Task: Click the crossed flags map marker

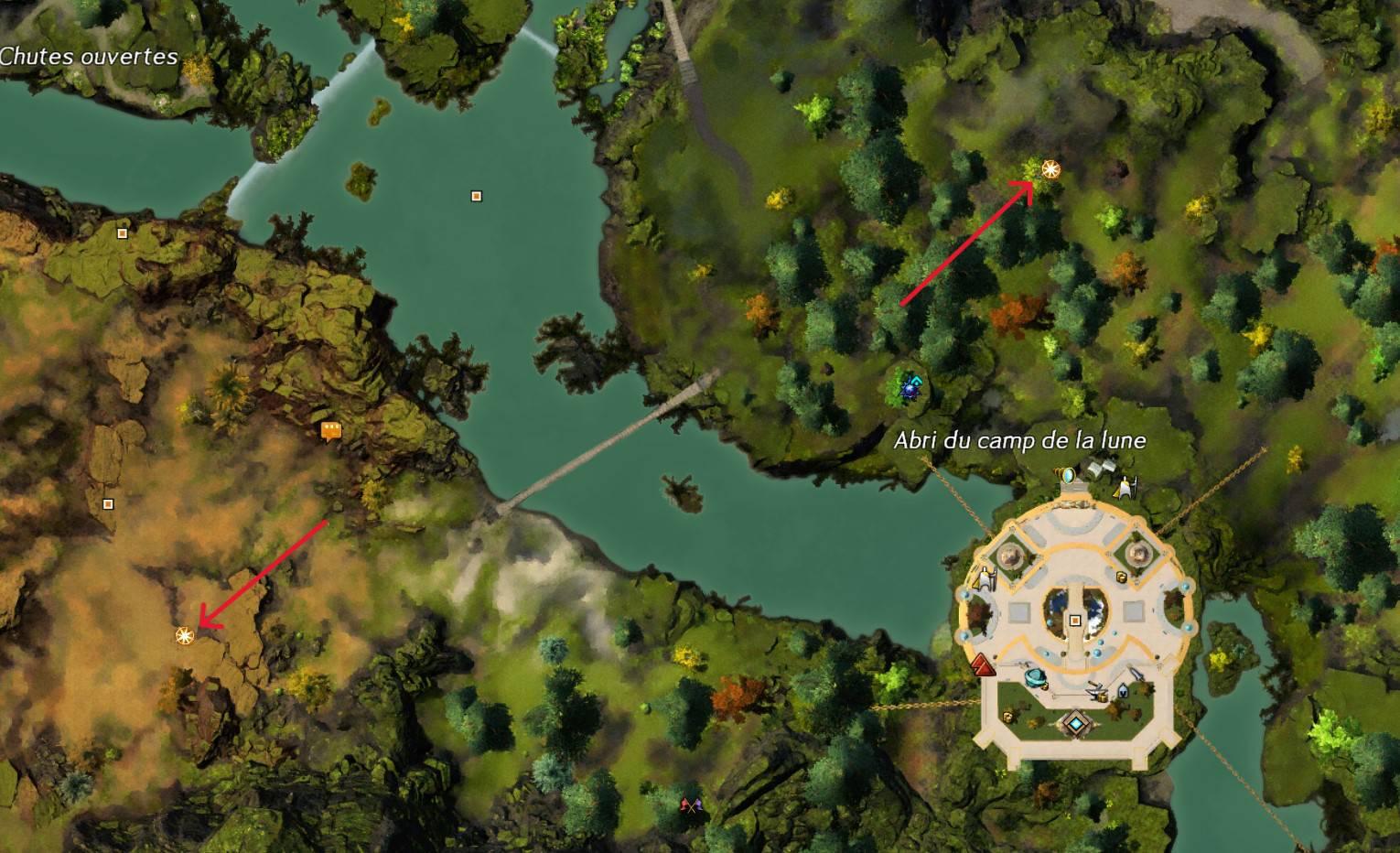Action: tap(690, 805)
